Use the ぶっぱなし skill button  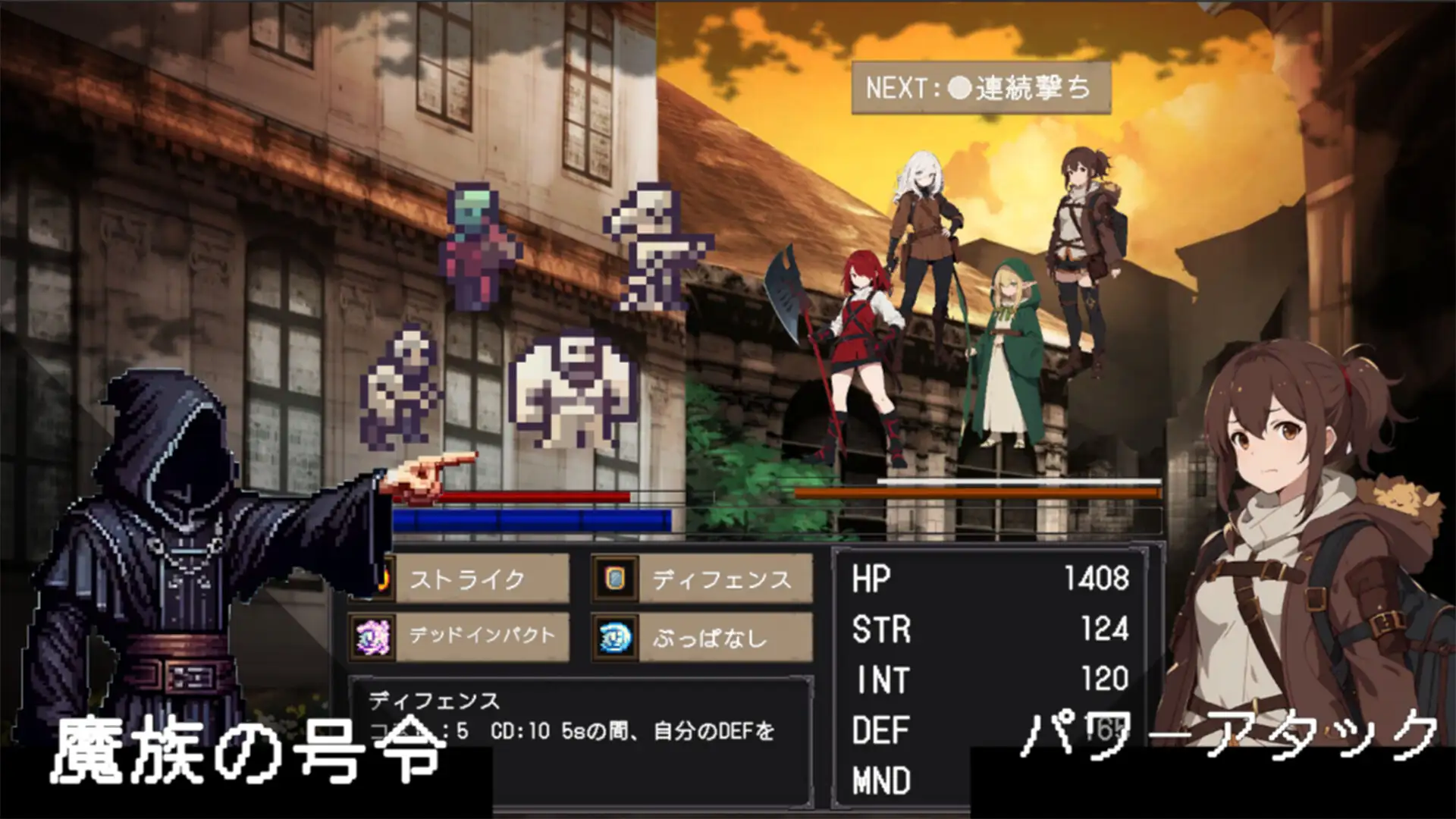724,637
